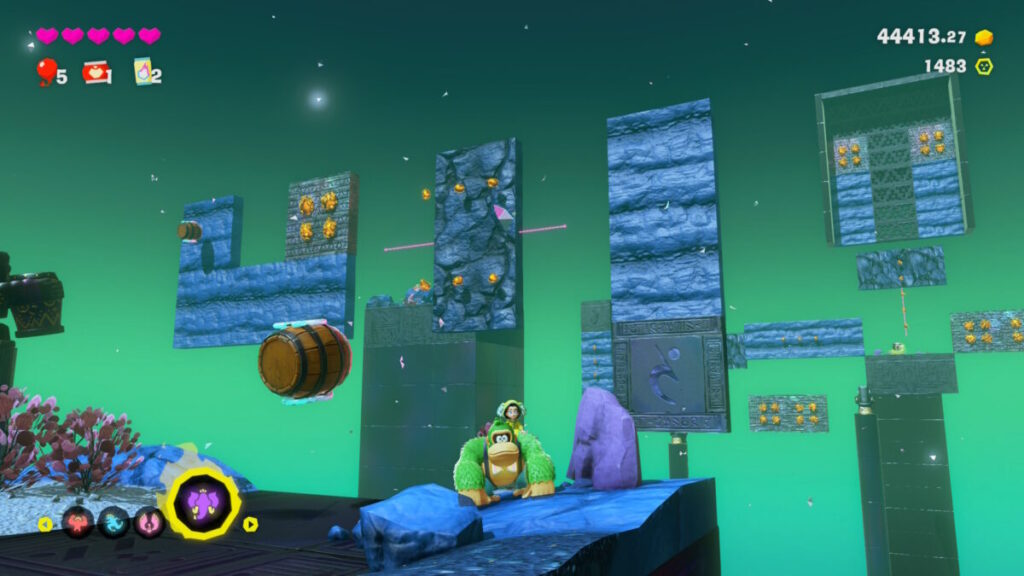Use the red juice can item
Image resolution: width=1024 pixels, height=576 pixels.
pos(96,72)
